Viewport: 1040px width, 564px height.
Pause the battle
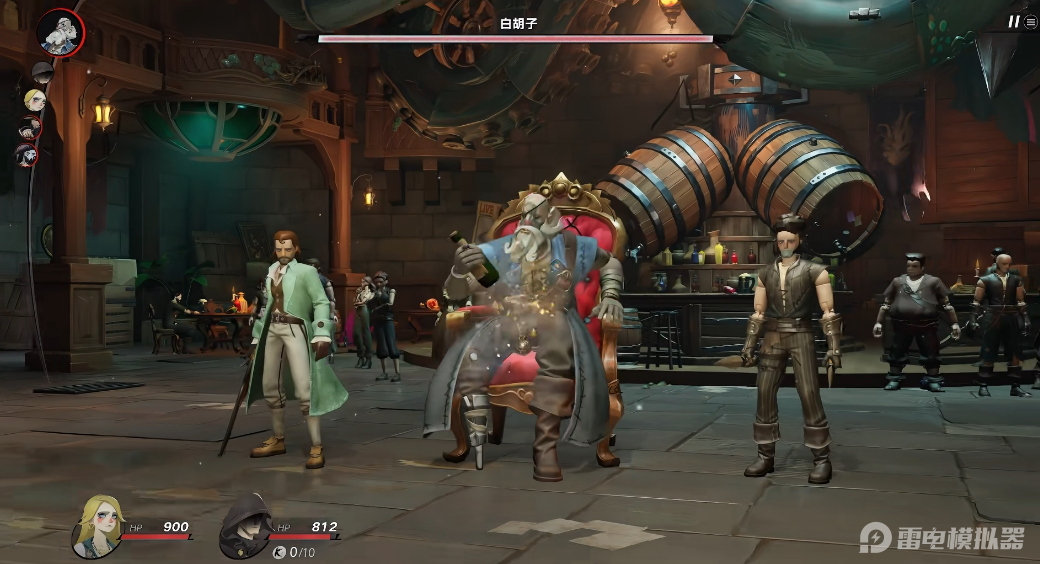[1013, 21]
